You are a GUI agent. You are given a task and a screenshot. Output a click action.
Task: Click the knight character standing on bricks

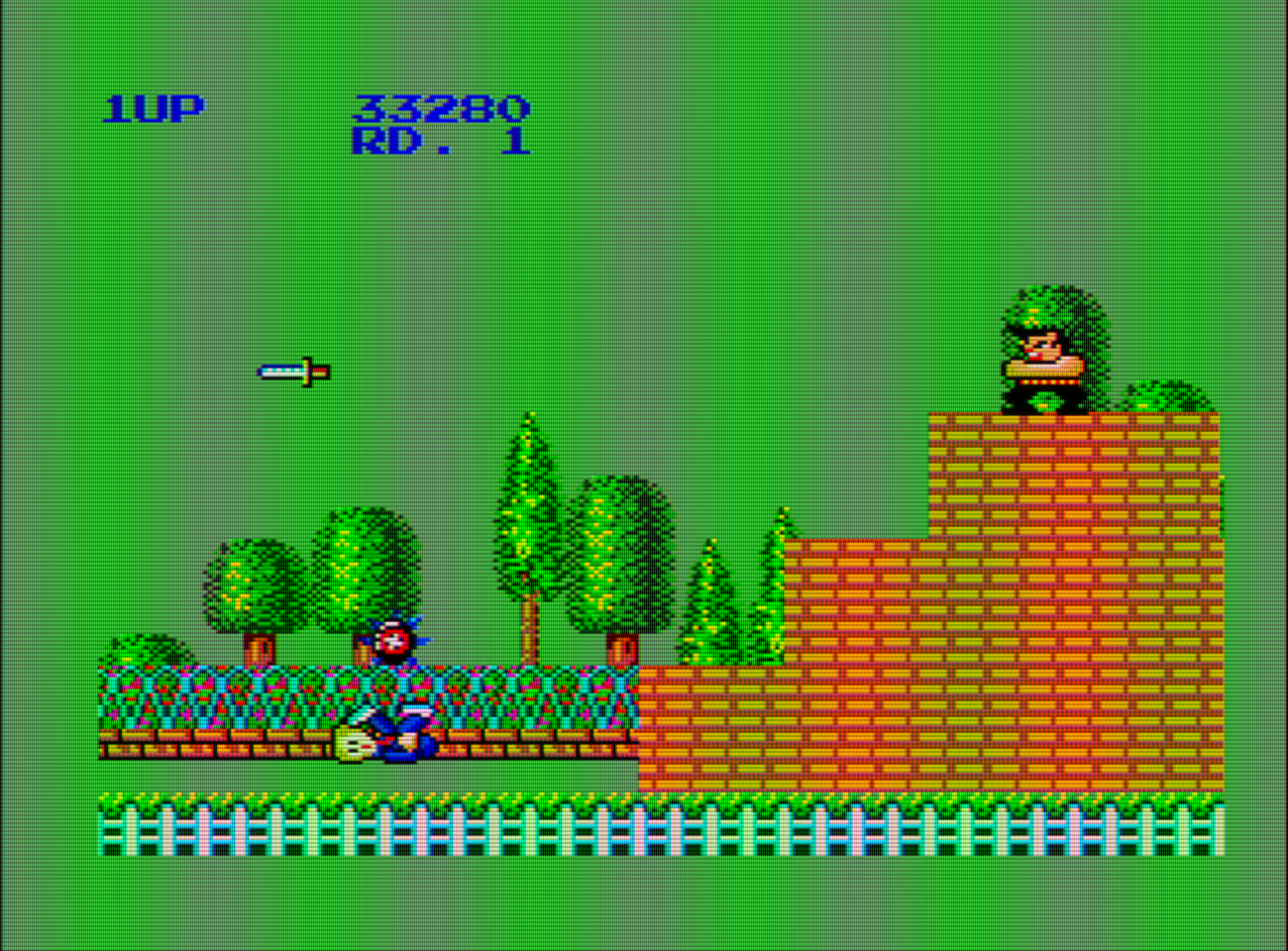1038,357
